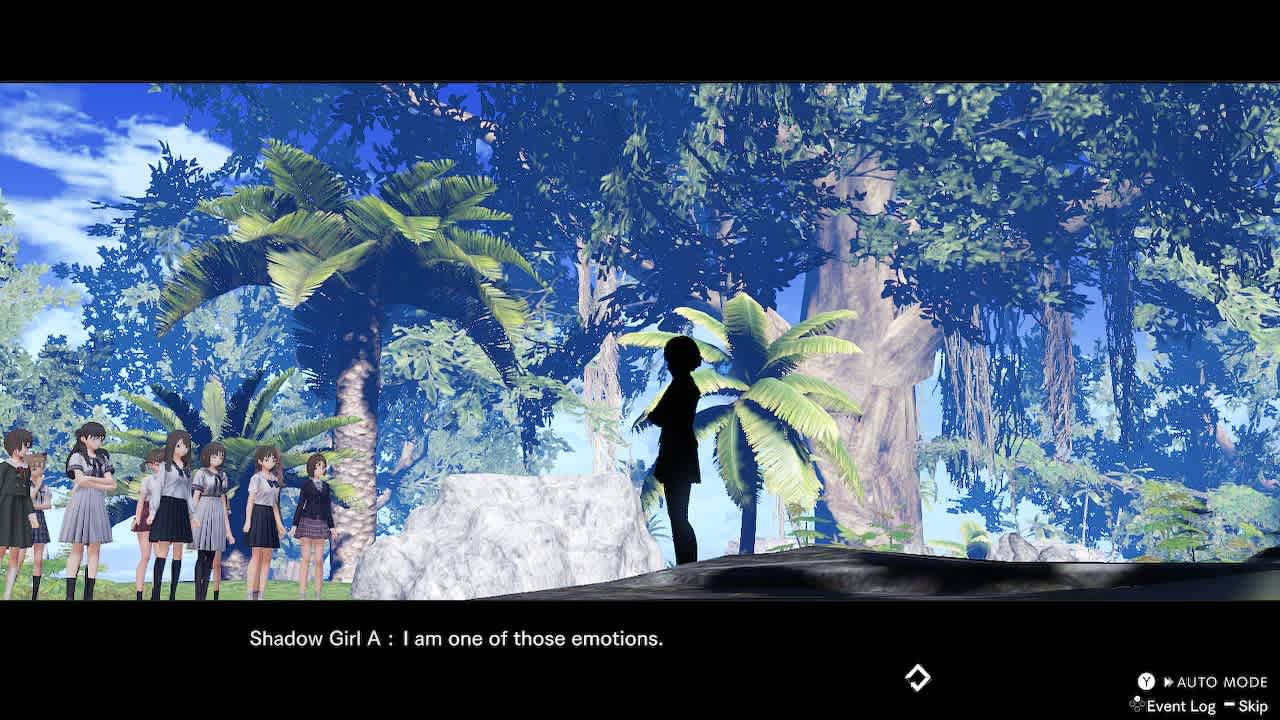The image size is (1280, 720).
Task: Select the Y button prompt icon
Action: [1146, 681]
